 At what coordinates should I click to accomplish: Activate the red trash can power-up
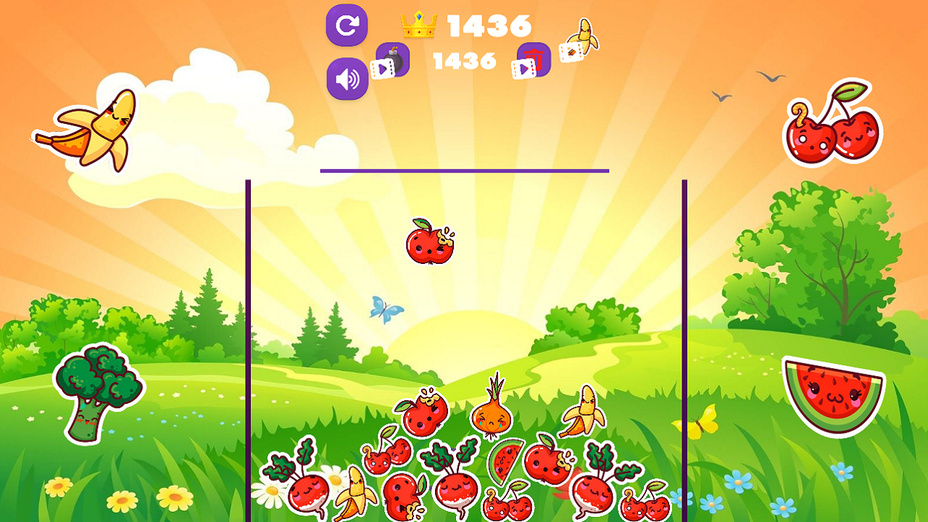(533, 62)
